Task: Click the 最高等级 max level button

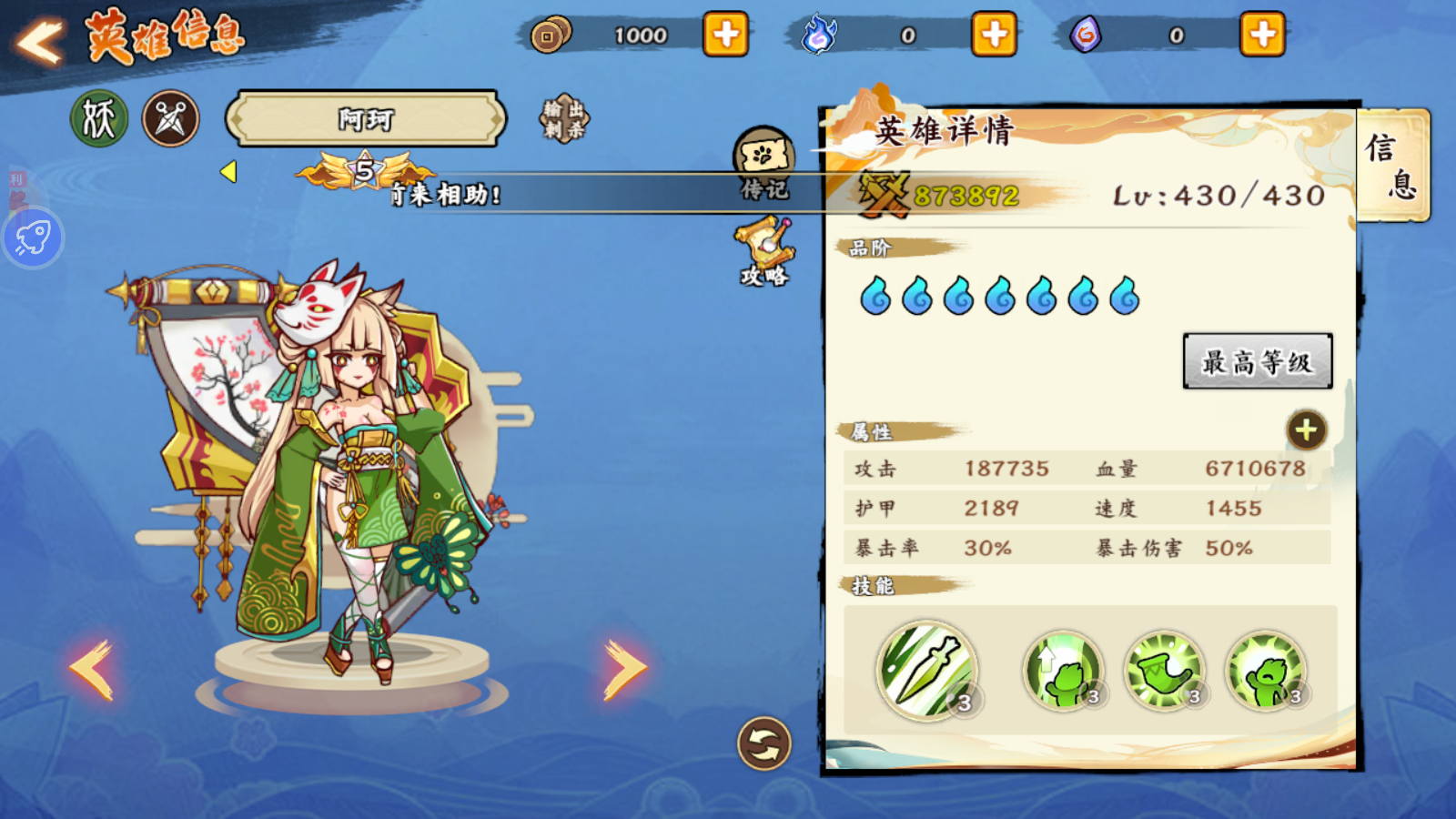Action: coord(1257,361)
